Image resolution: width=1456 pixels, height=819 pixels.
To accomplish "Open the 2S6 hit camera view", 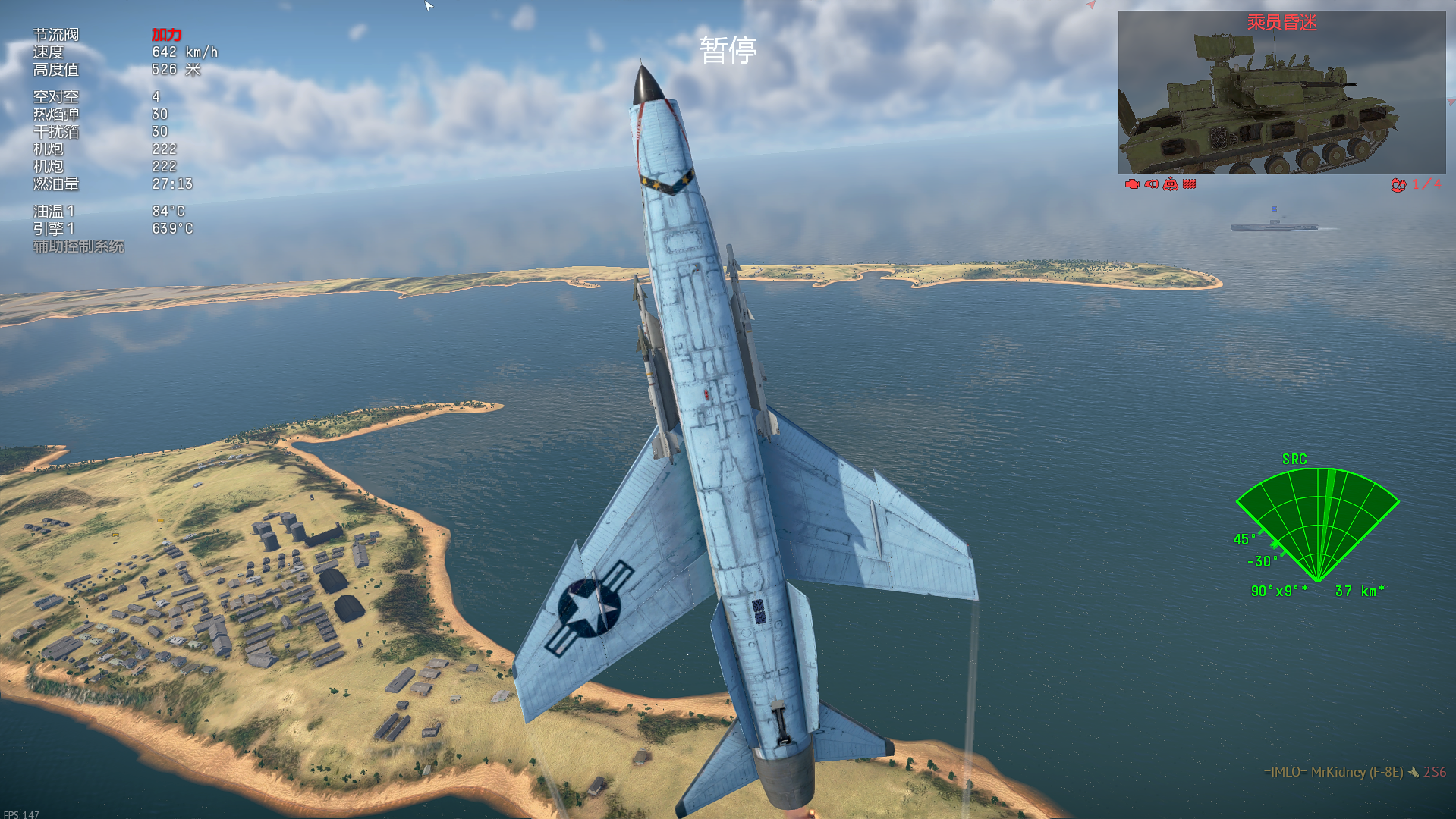I will pos(1281,93).
